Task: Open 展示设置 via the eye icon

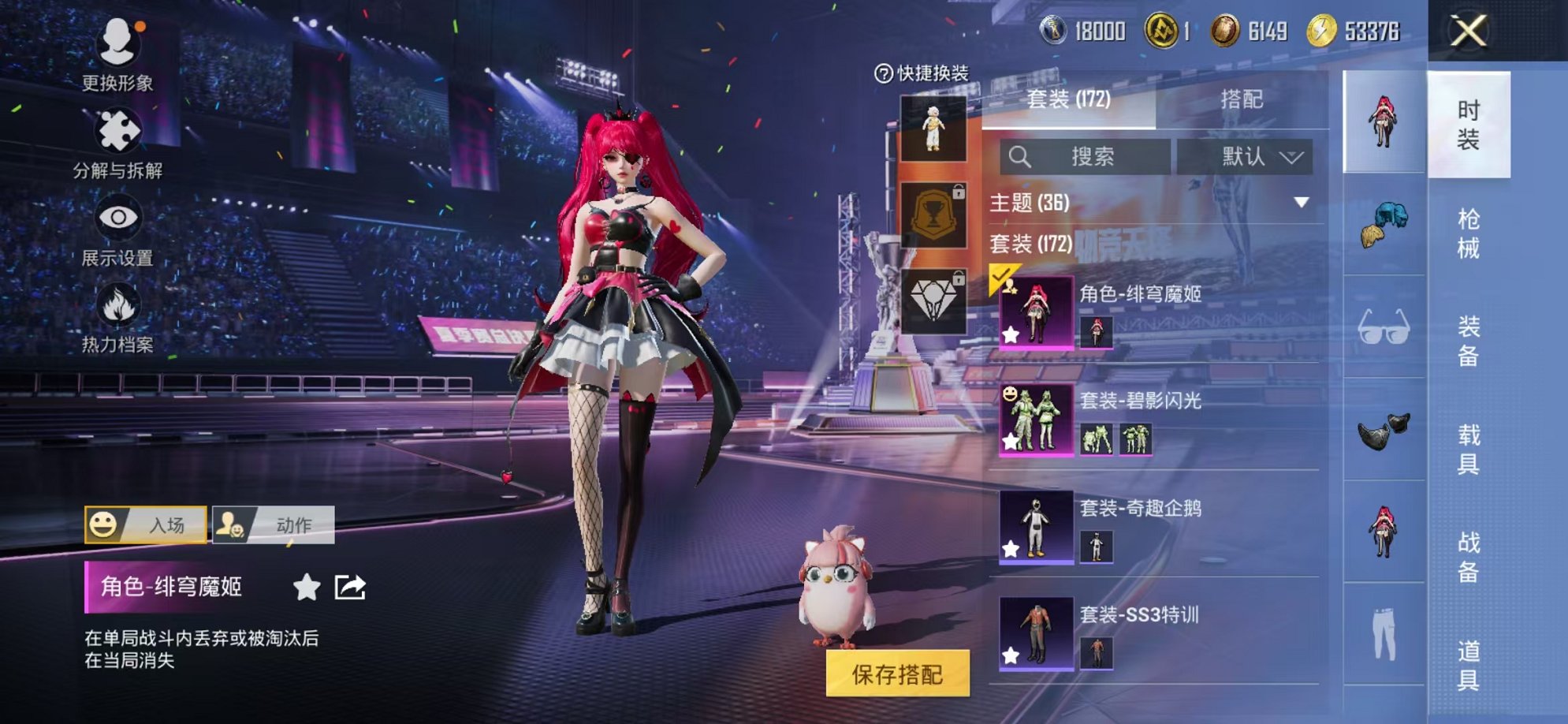Action: [117, 218]
